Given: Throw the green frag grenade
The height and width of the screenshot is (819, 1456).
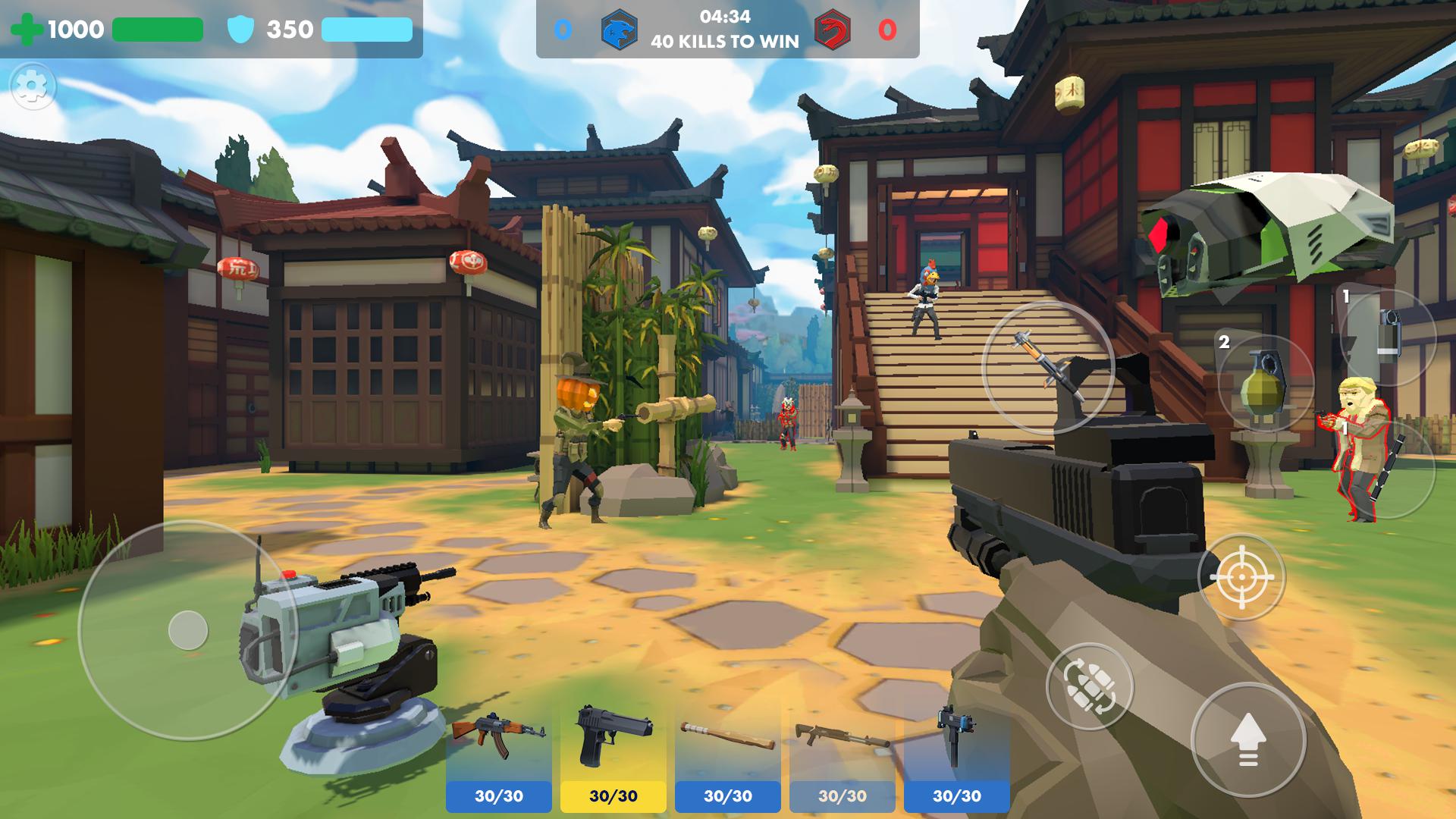Looking at the screenshot, I should coord(1265,383).
